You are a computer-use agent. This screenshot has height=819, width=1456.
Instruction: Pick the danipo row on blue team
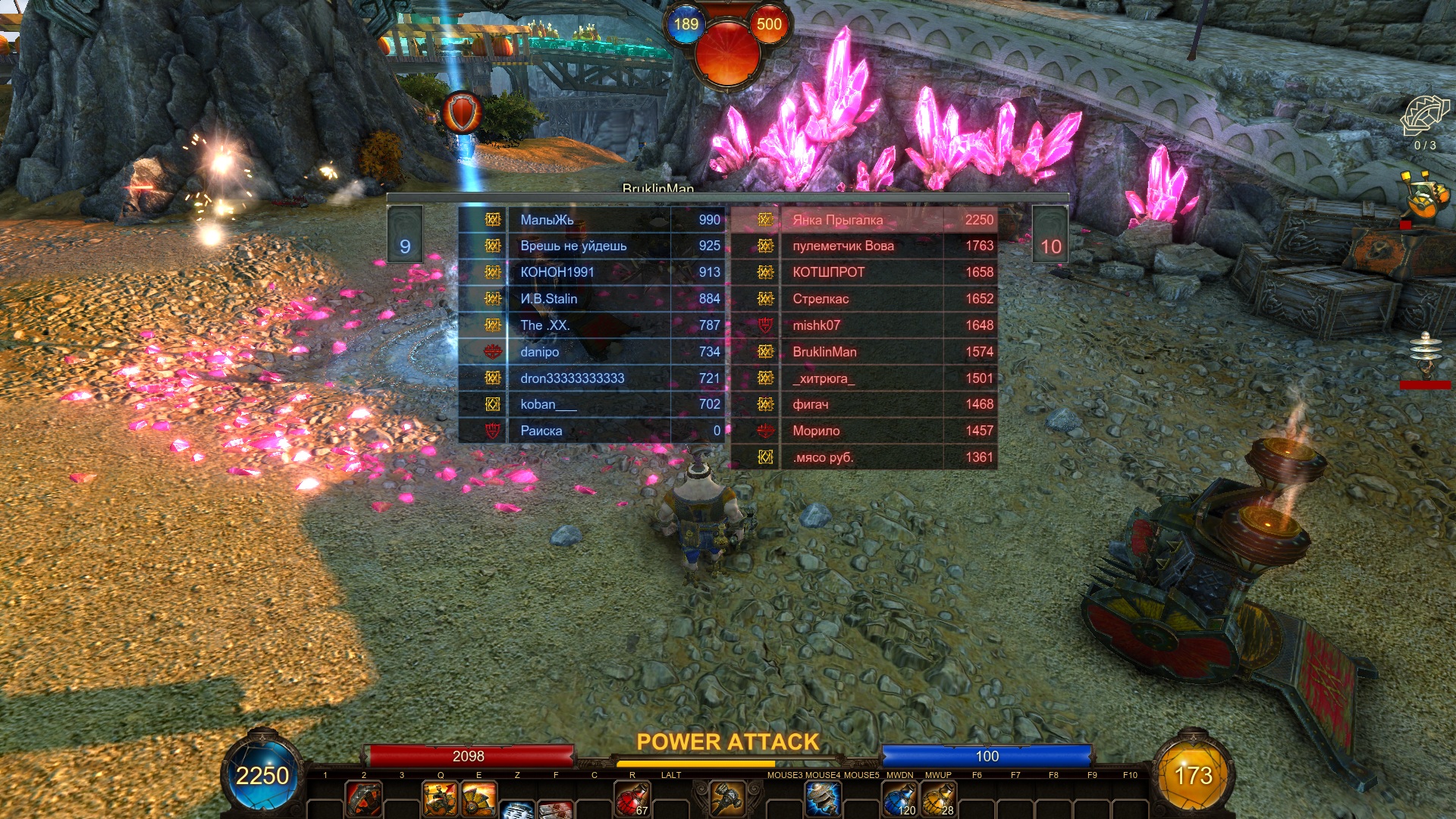click(591, 352)
